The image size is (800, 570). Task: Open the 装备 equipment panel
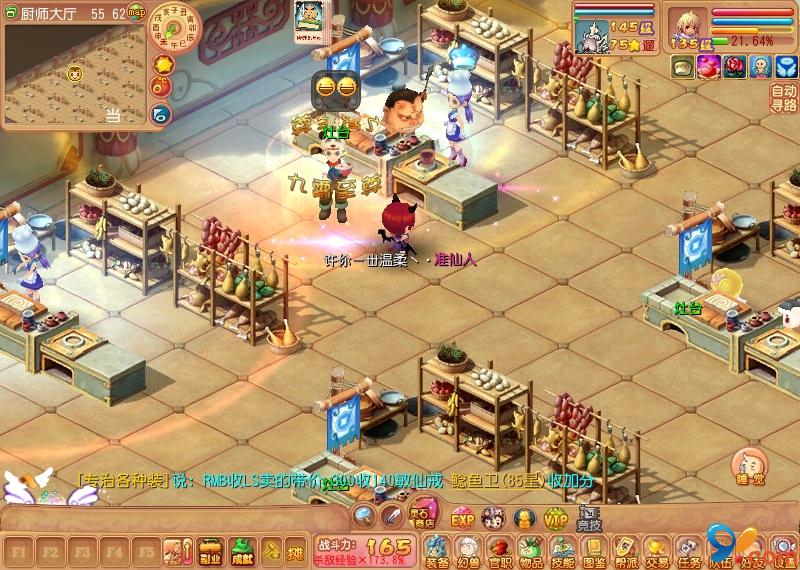click(x=437, y=551)
